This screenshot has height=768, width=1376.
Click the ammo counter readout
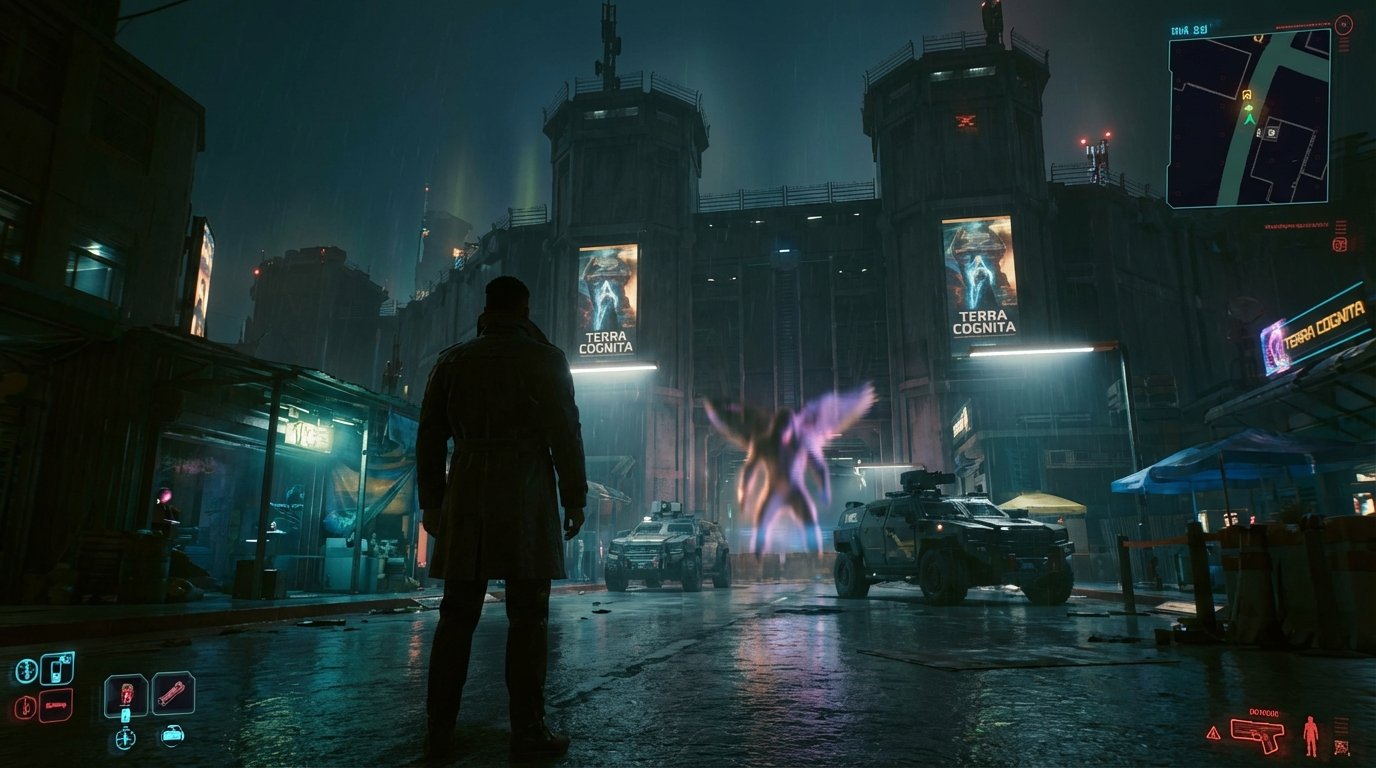[1265, 713]
